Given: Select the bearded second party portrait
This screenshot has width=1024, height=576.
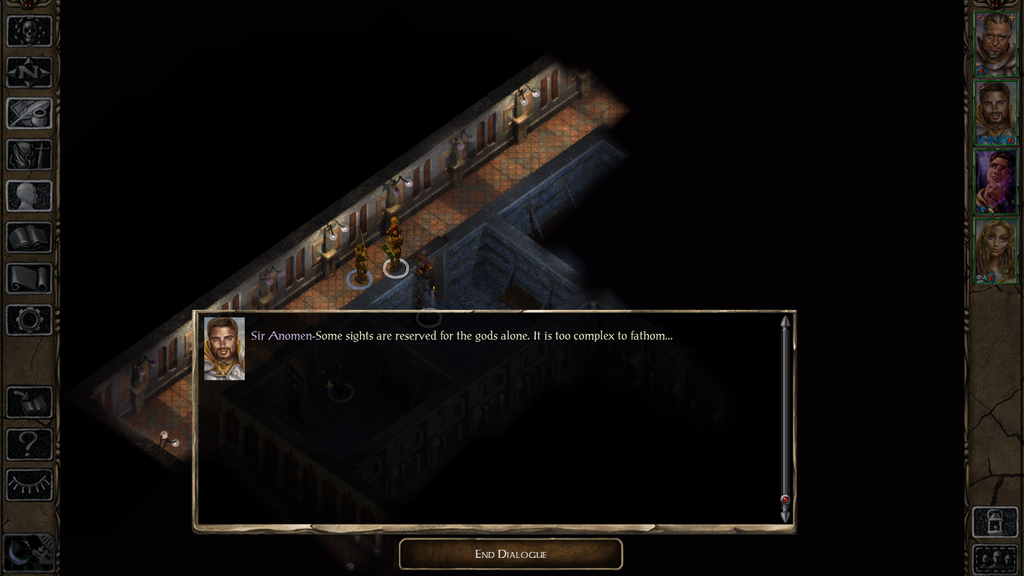Looking at the screenshot, I should click(995, 112).
